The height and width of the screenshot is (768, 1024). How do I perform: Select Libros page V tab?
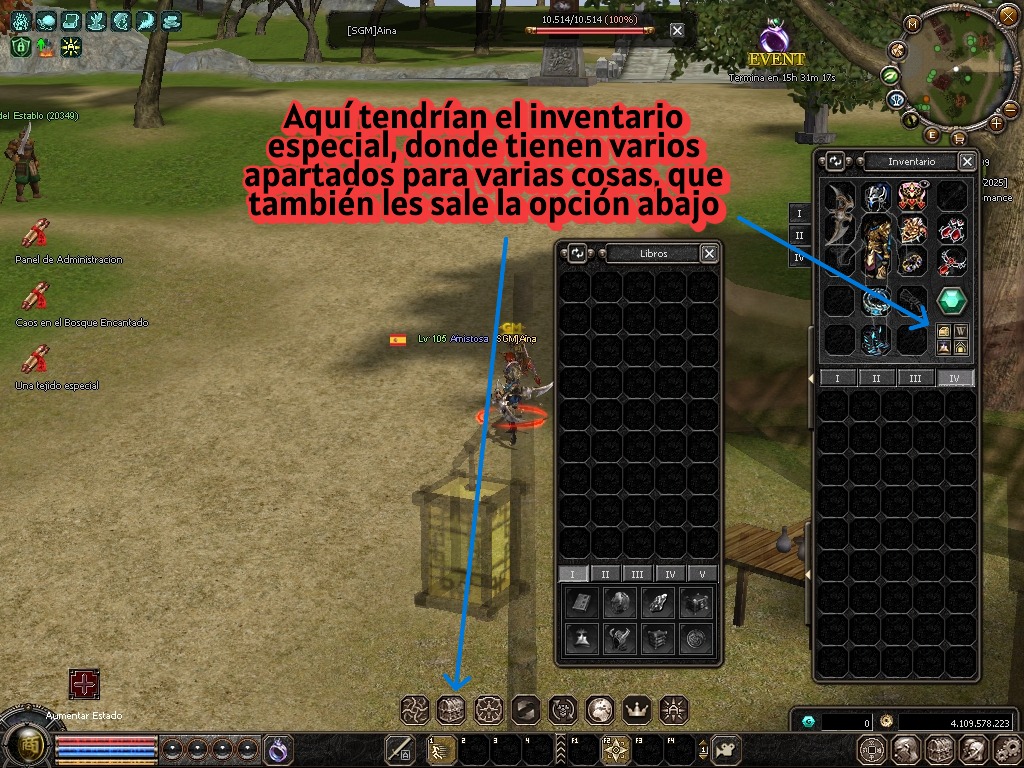703,574
